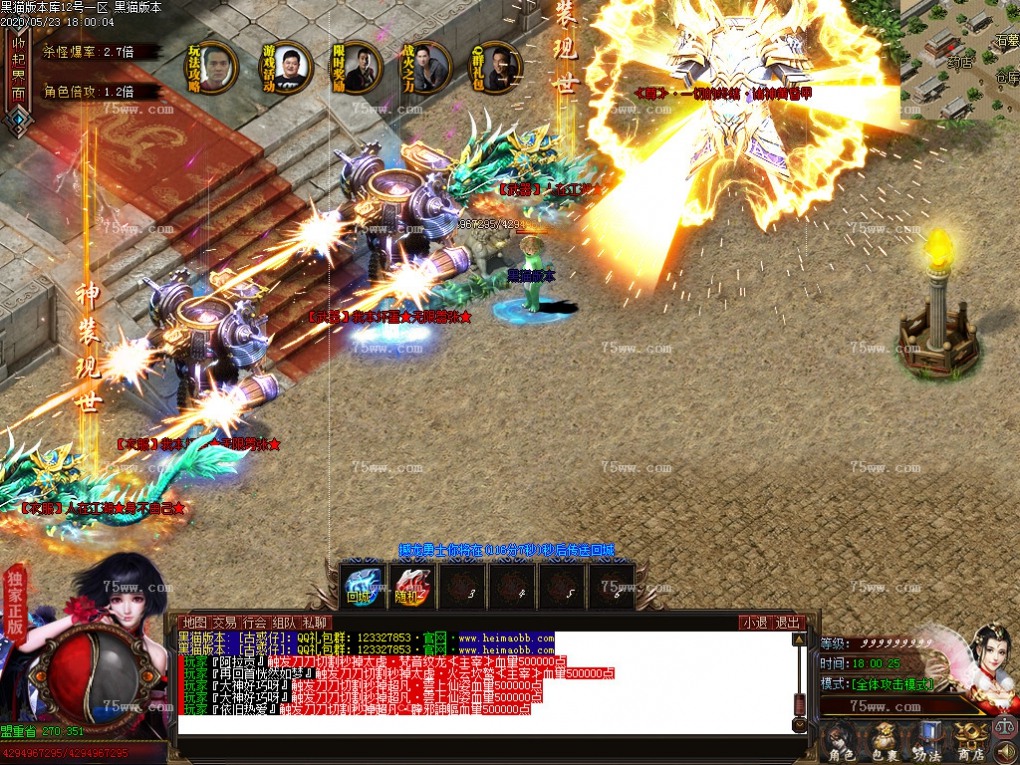Switch to the 行会 guild tab

tap(255, 622)
